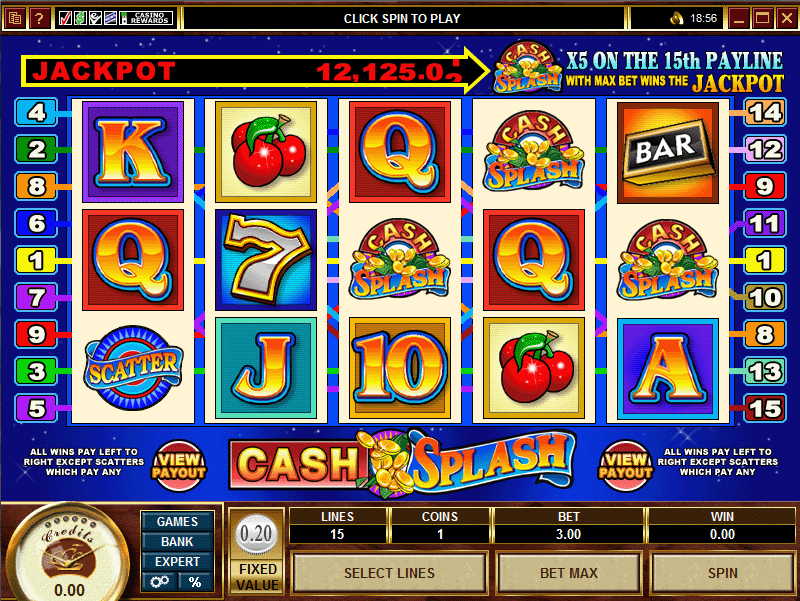Choose payline 5 marker
Screen dimensions: 800x601
tap(36, 408)
